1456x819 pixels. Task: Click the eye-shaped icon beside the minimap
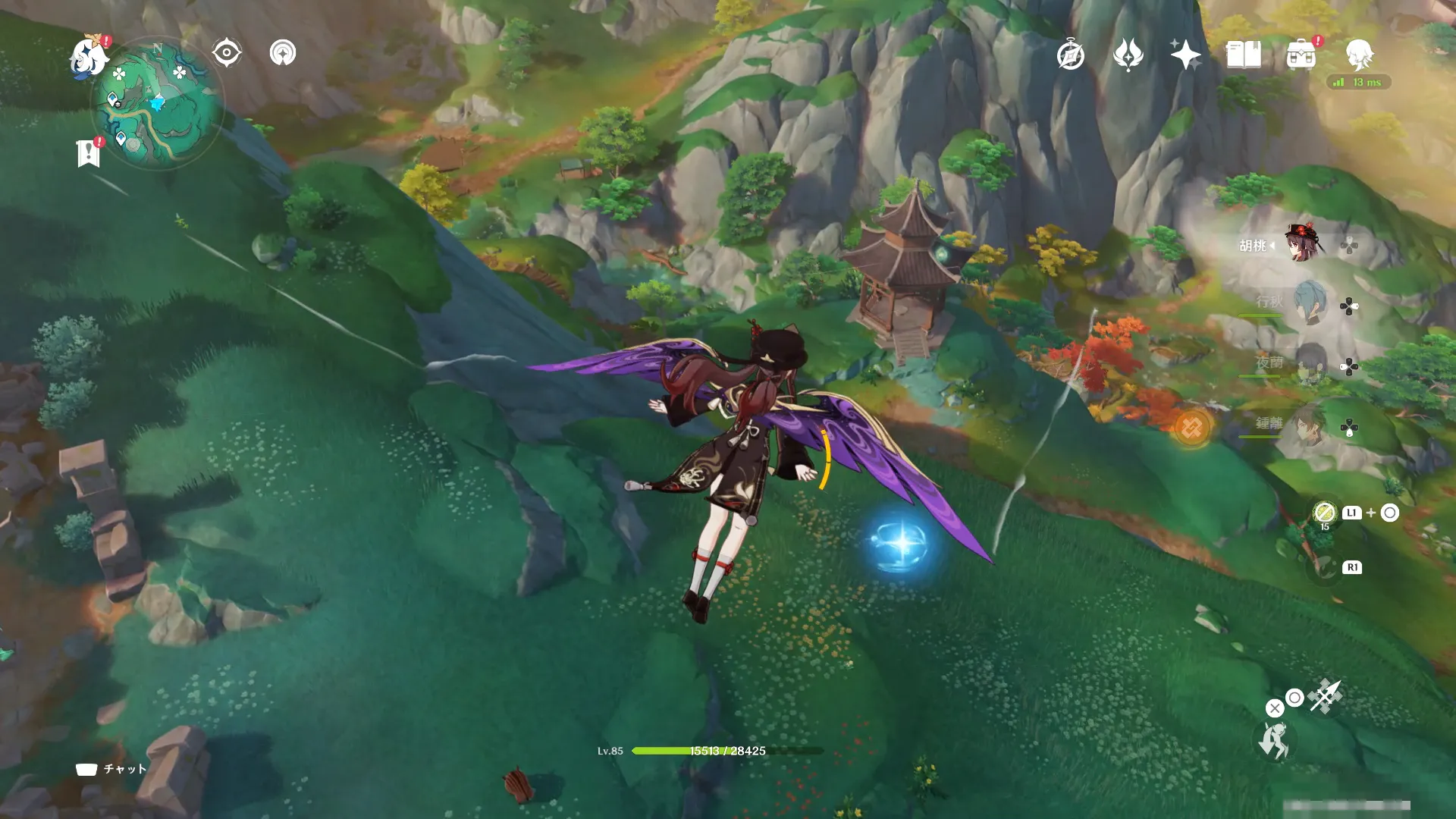click(226, 53)
